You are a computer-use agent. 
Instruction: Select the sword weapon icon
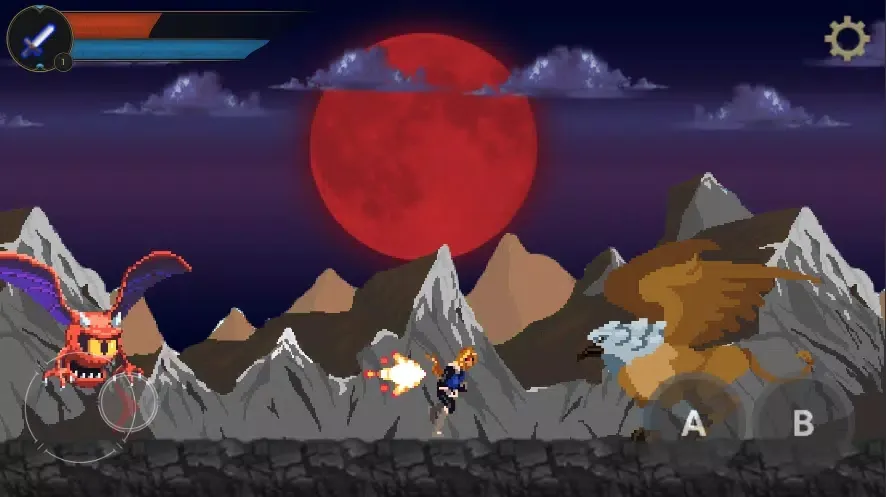(39, 39)
